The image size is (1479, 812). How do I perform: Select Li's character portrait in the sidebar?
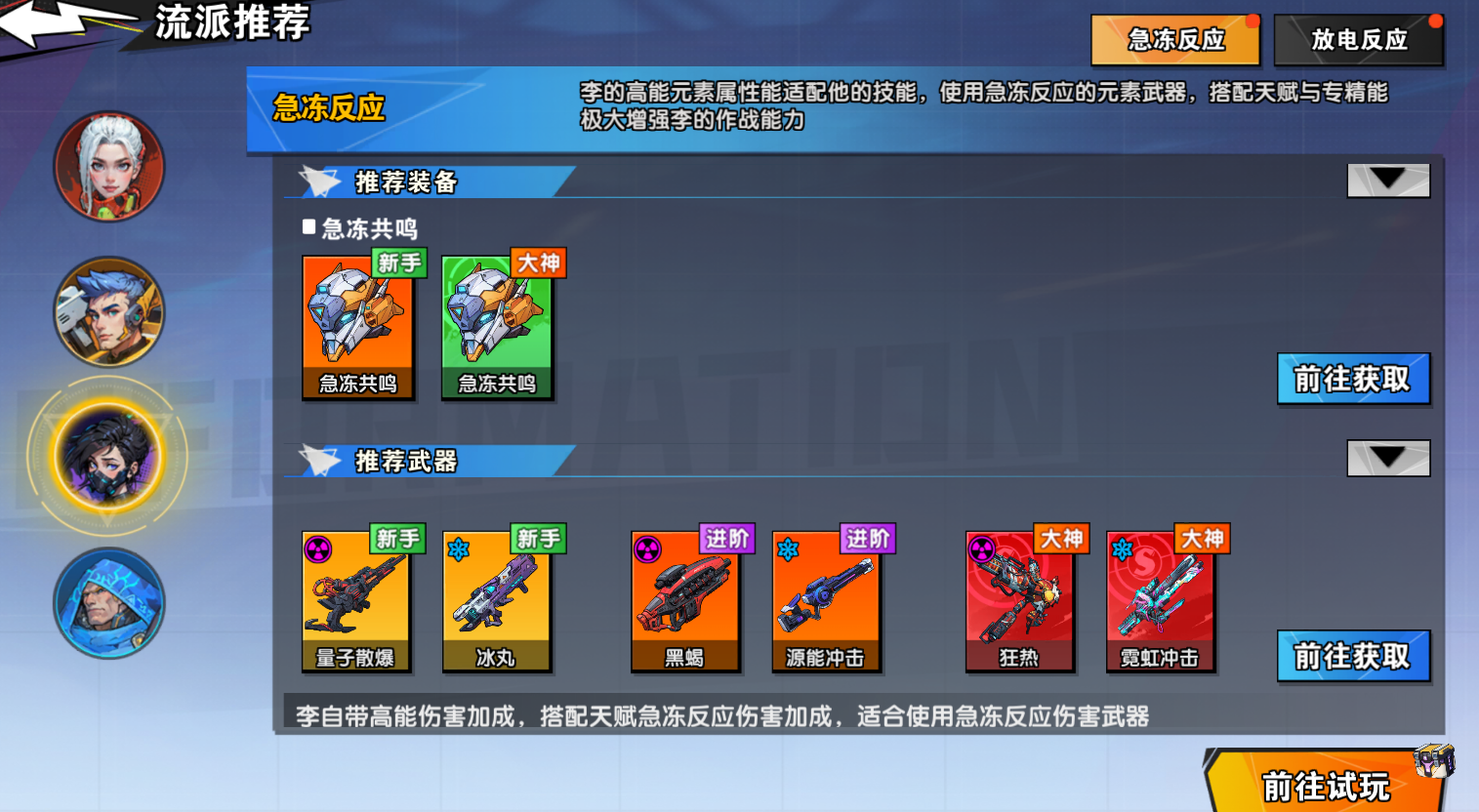tap(110, 457)
